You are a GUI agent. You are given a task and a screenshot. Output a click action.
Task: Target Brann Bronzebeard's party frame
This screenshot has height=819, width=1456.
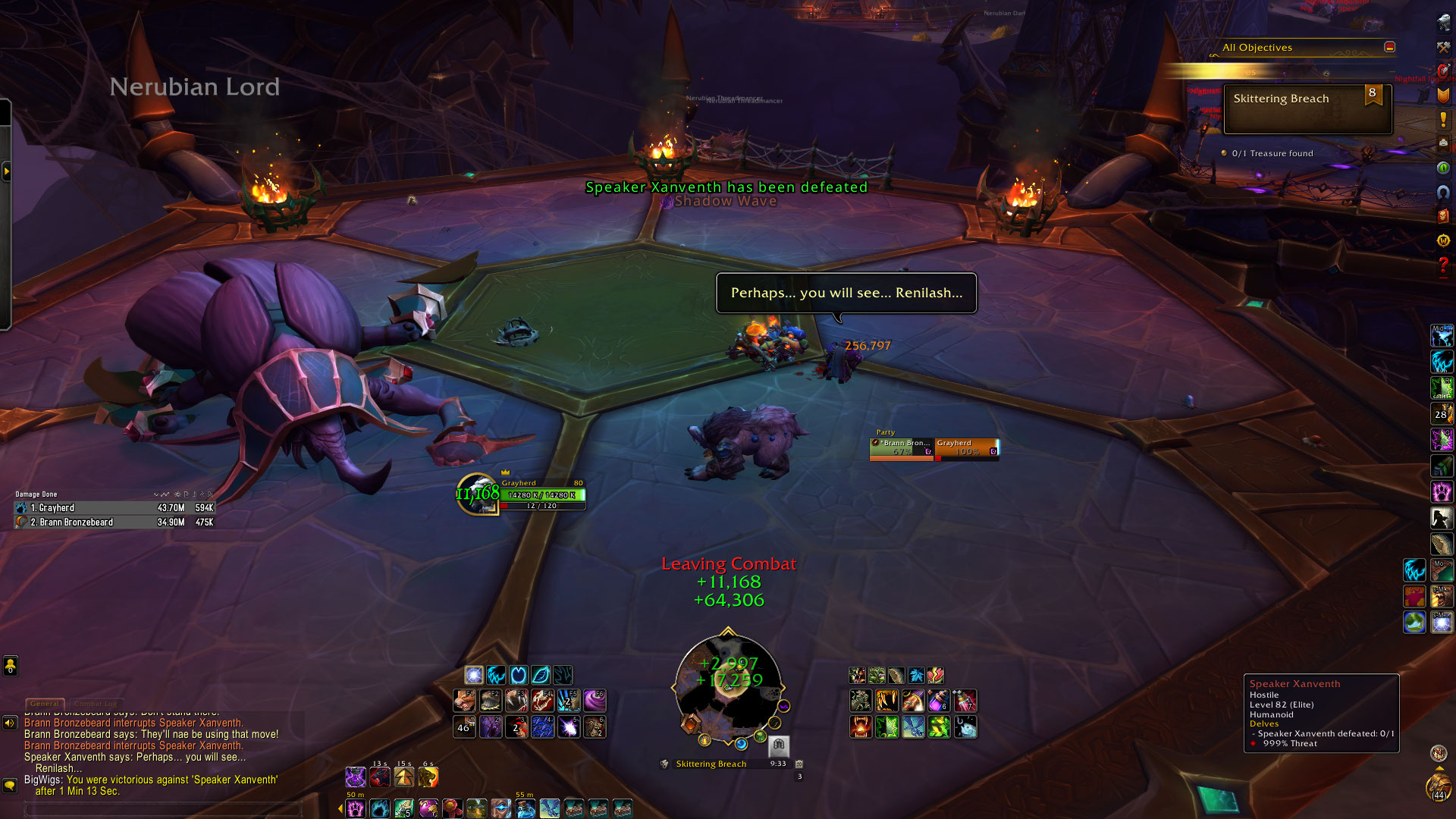pyautogui.click(x=902, y=448)
